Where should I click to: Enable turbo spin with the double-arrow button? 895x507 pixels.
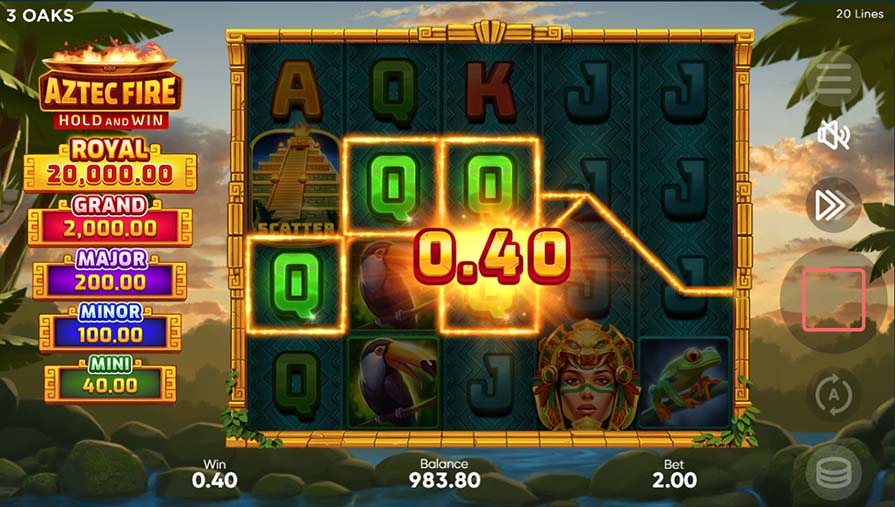coord(833,205)
